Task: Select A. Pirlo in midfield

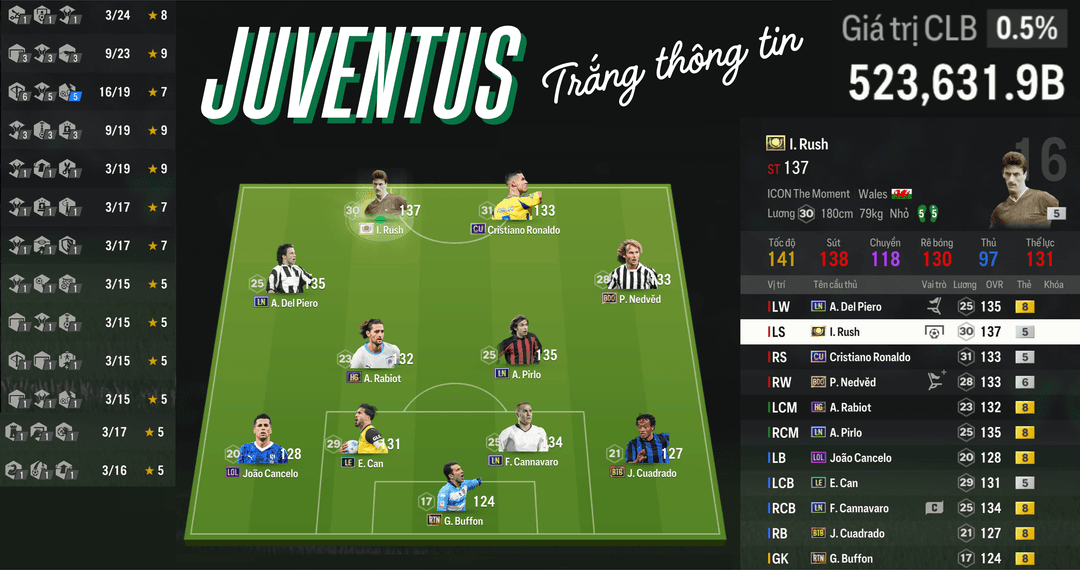Action: click(523, 350)
